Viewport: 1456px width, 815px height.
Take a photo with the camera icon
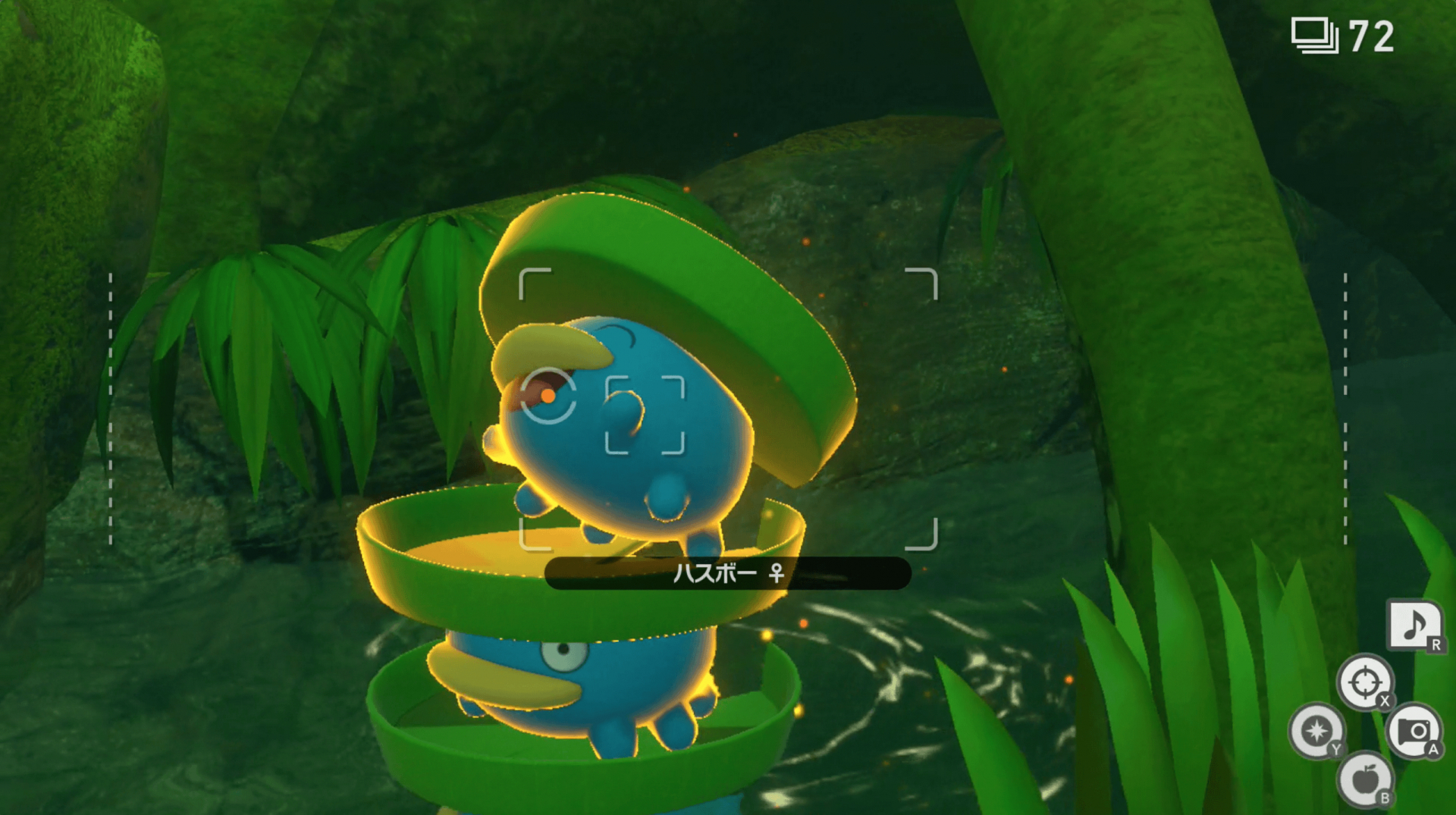pyautogui.click(x=1414, y=730)
